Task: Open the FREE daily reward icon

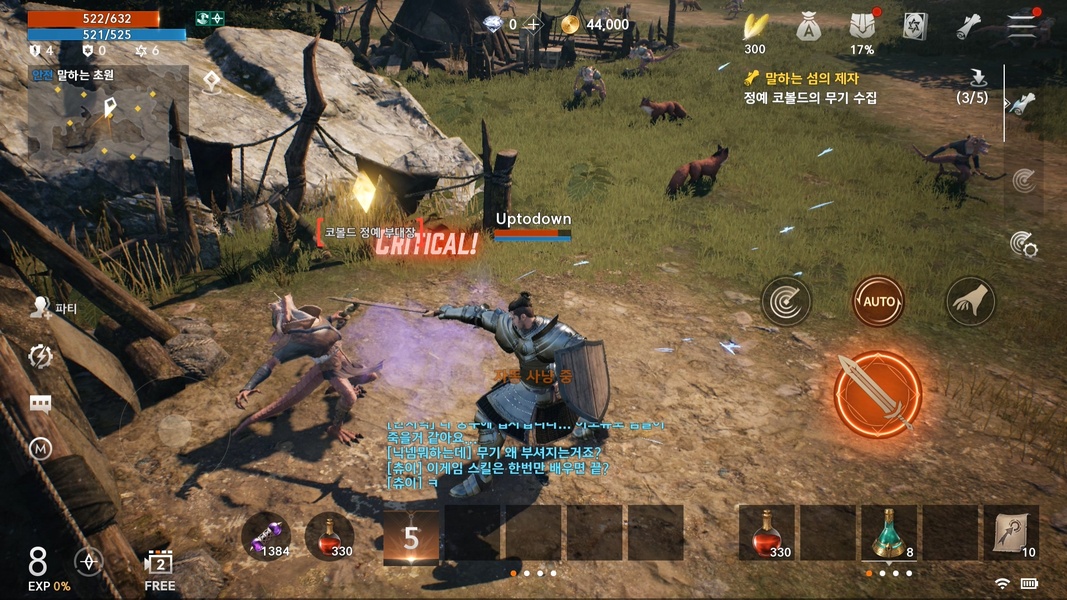Action: click(x=160, y=565)
